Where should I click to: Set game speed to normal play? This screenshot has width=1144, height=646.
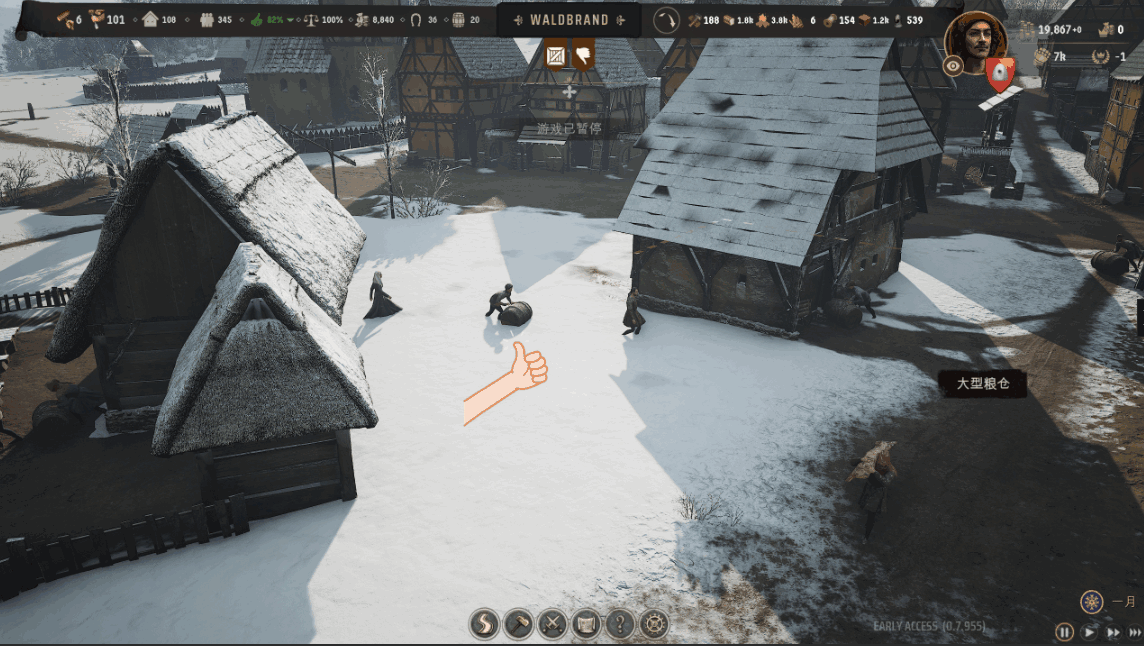1089,632
